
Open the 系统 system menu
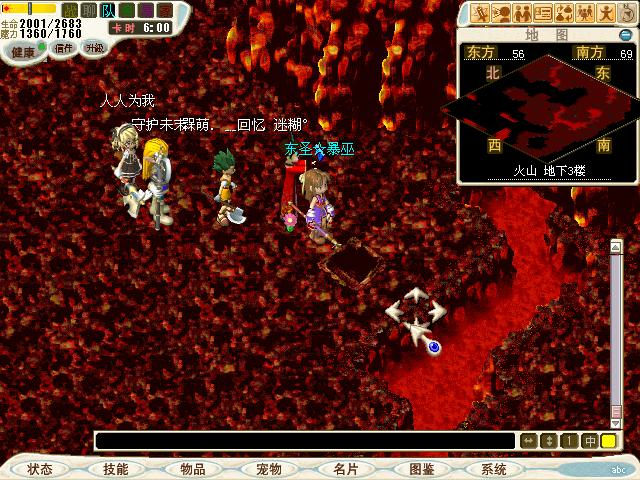pos(494,468)
